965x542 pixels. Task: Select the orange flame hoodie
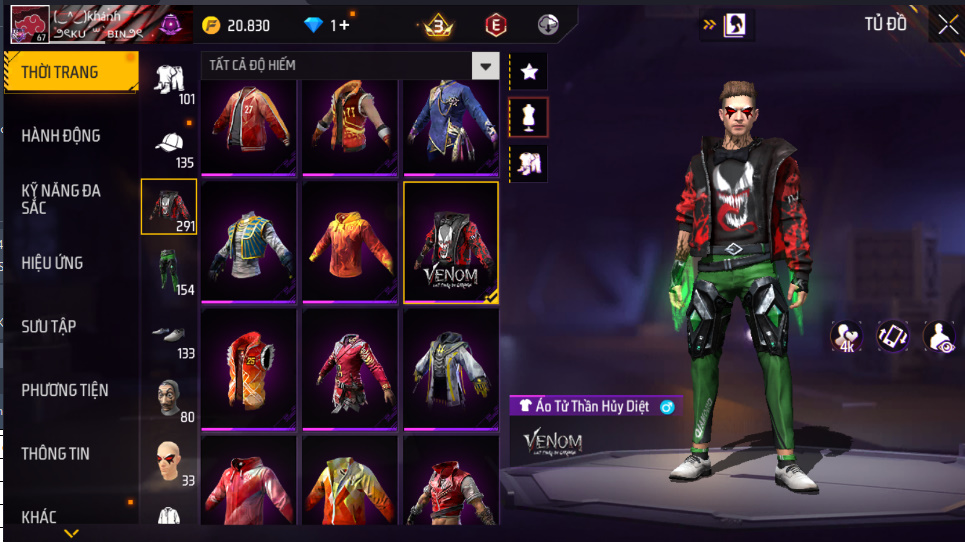tap(350, 241)
